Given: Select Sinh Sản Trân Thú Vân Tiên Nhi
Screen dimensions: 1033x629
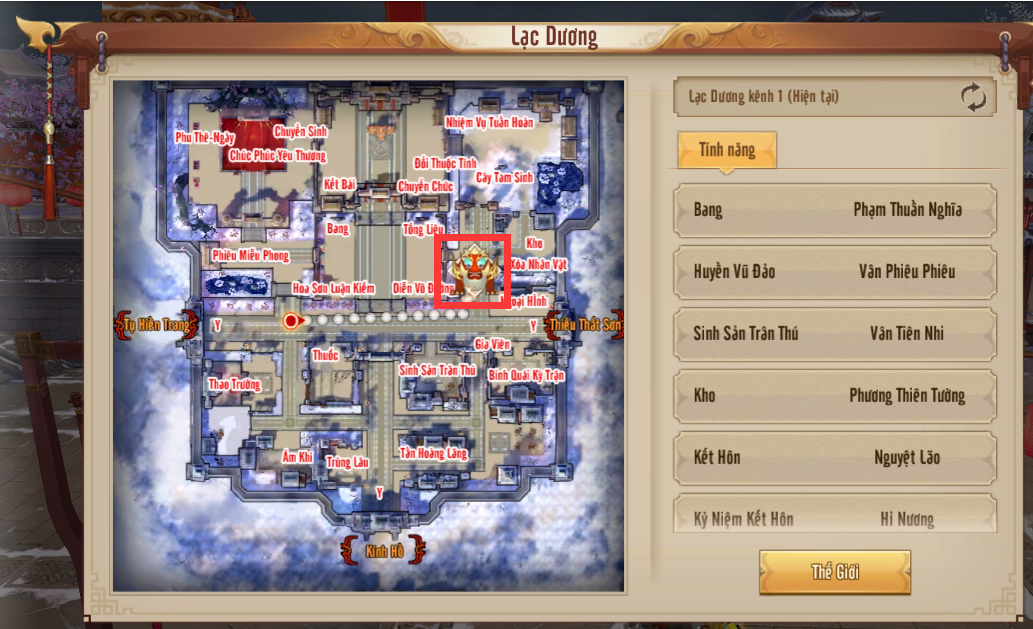Looking at the screenshot, I should click(x=835, y=334).
